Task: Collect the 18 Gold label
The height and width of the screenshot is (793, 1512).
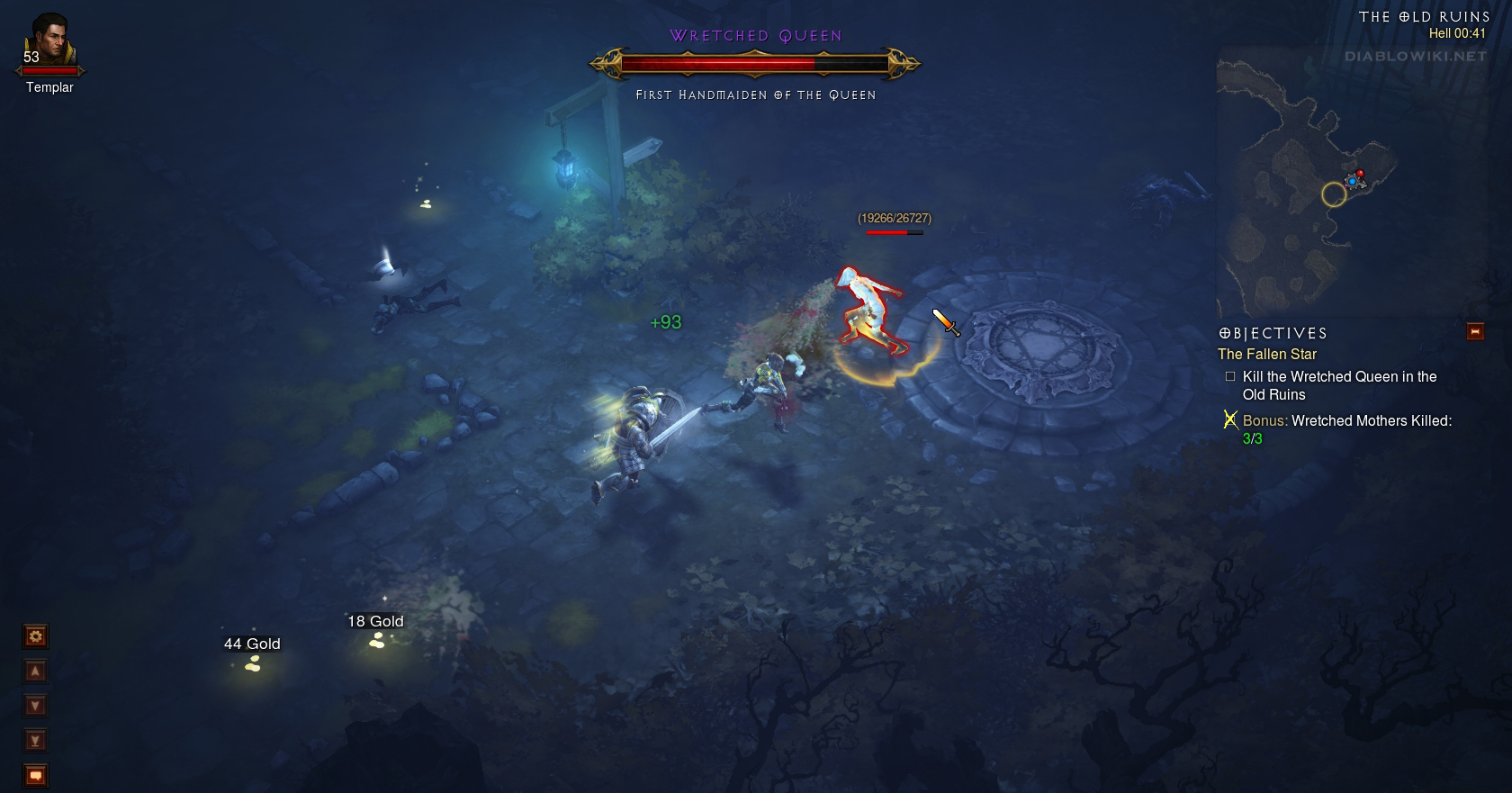Action: tap(375, 622)
